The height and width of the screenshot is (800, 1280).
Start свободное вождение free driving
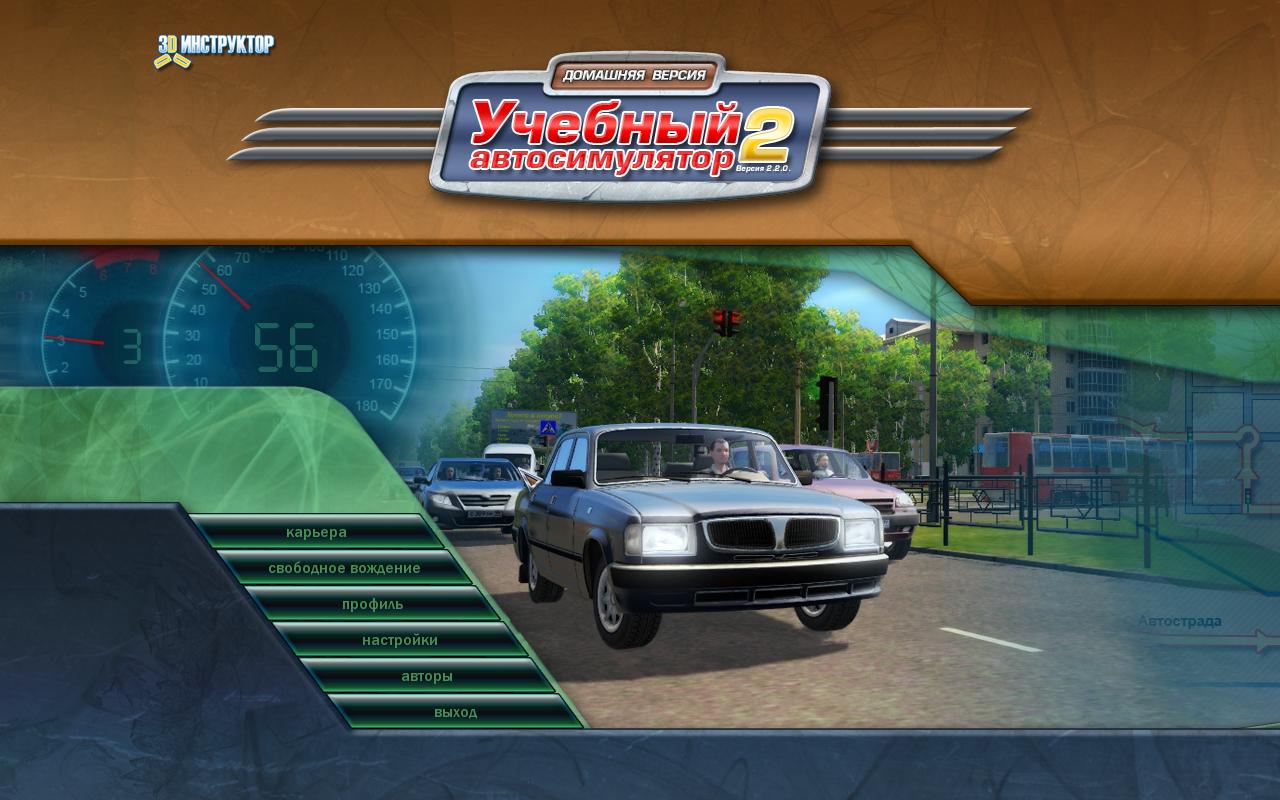(344, 568)
